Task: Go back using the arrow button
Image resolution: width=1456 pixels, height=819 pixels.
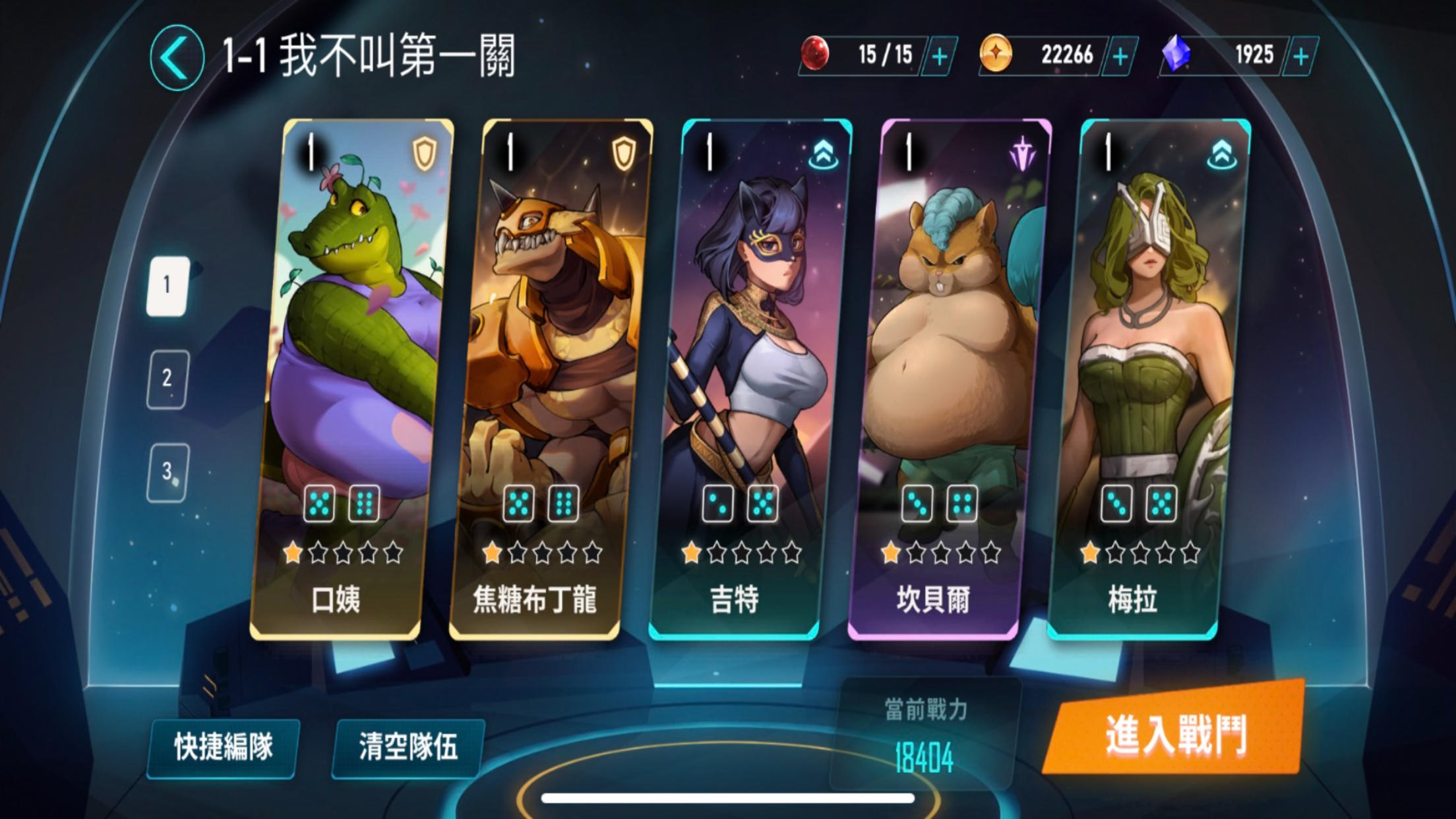Action: (x=176, y=58)
